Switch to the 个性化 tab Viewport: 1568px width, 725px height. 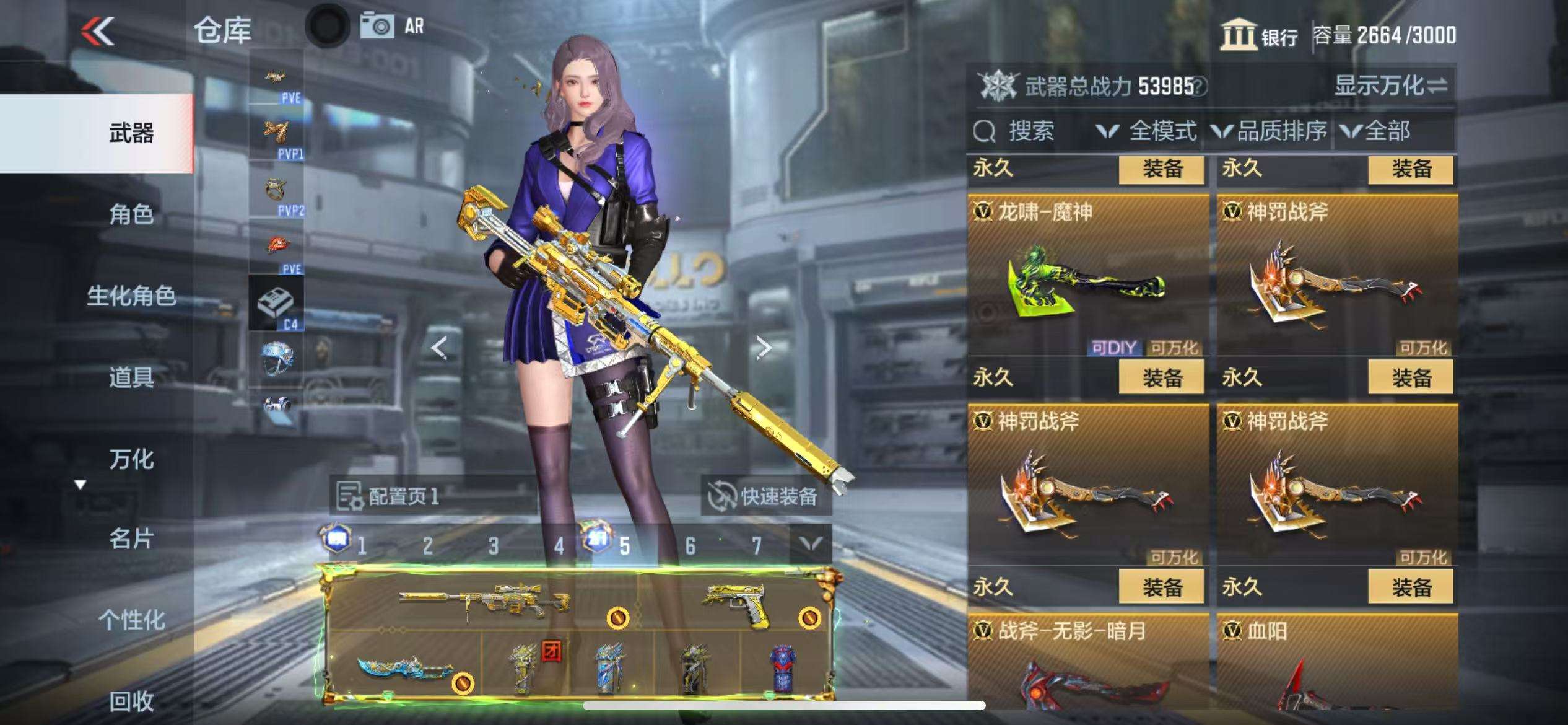131,620
